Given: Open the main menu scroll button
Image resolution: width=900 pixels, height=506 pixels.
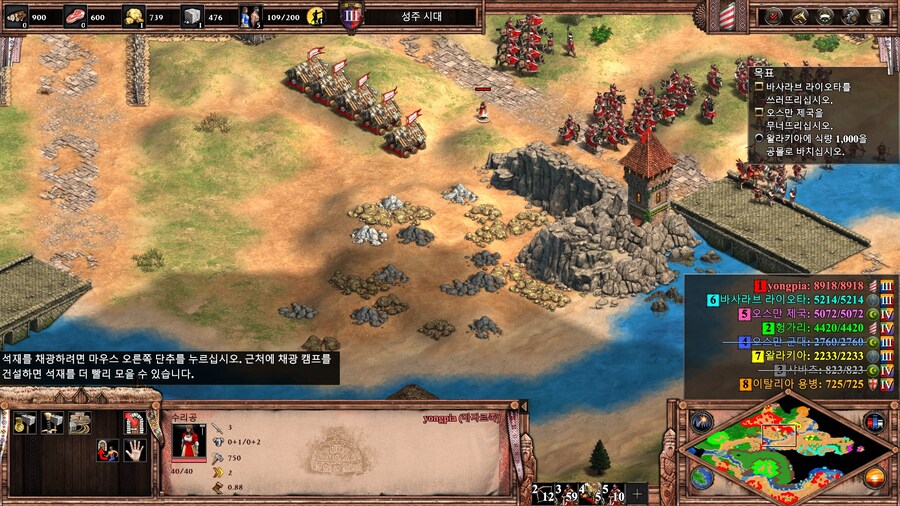Looking at the screenshot, I should [877, 15].
